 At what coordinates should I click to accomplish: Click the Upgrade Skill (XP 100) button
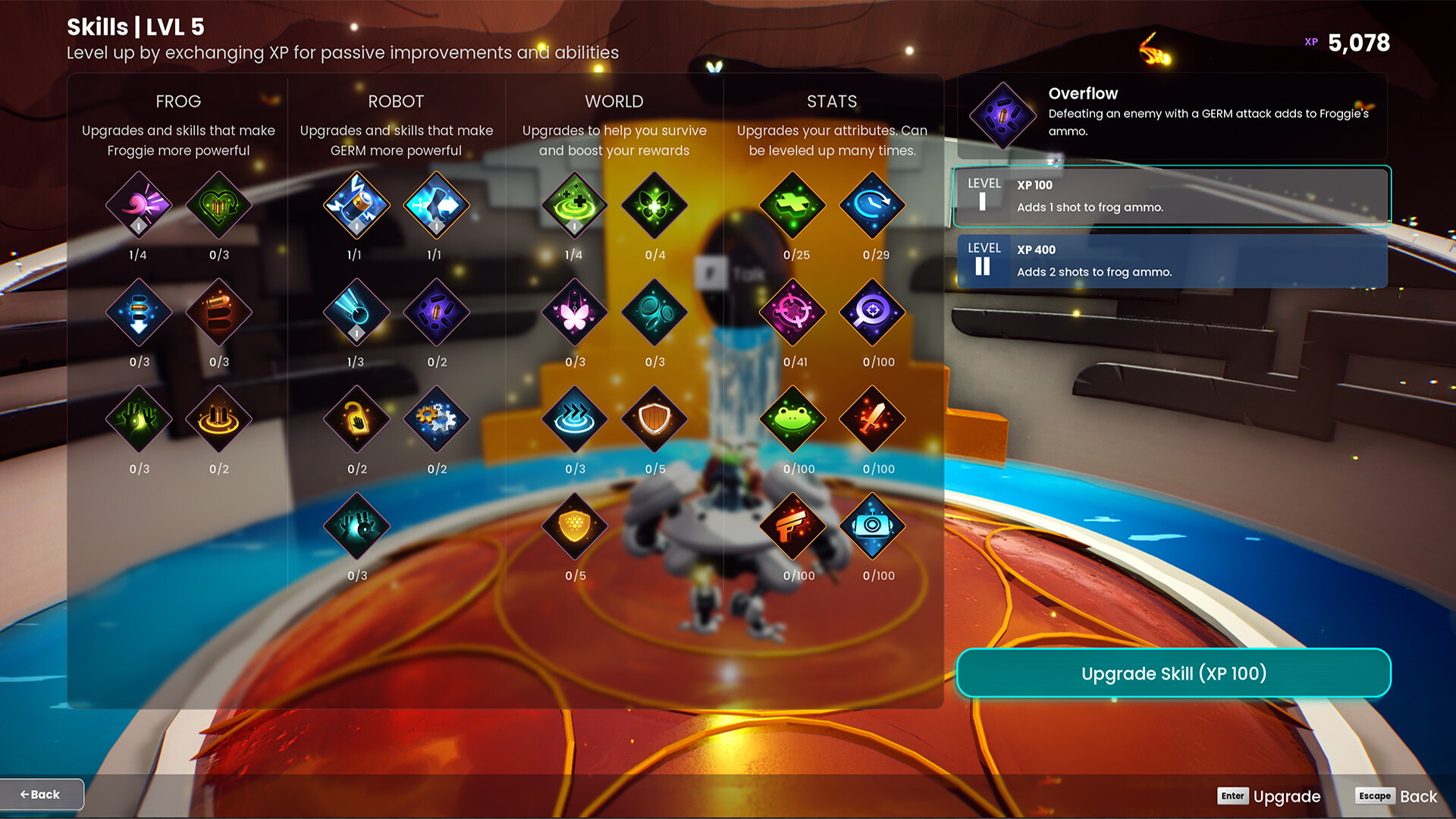[x=1174, y=673]
